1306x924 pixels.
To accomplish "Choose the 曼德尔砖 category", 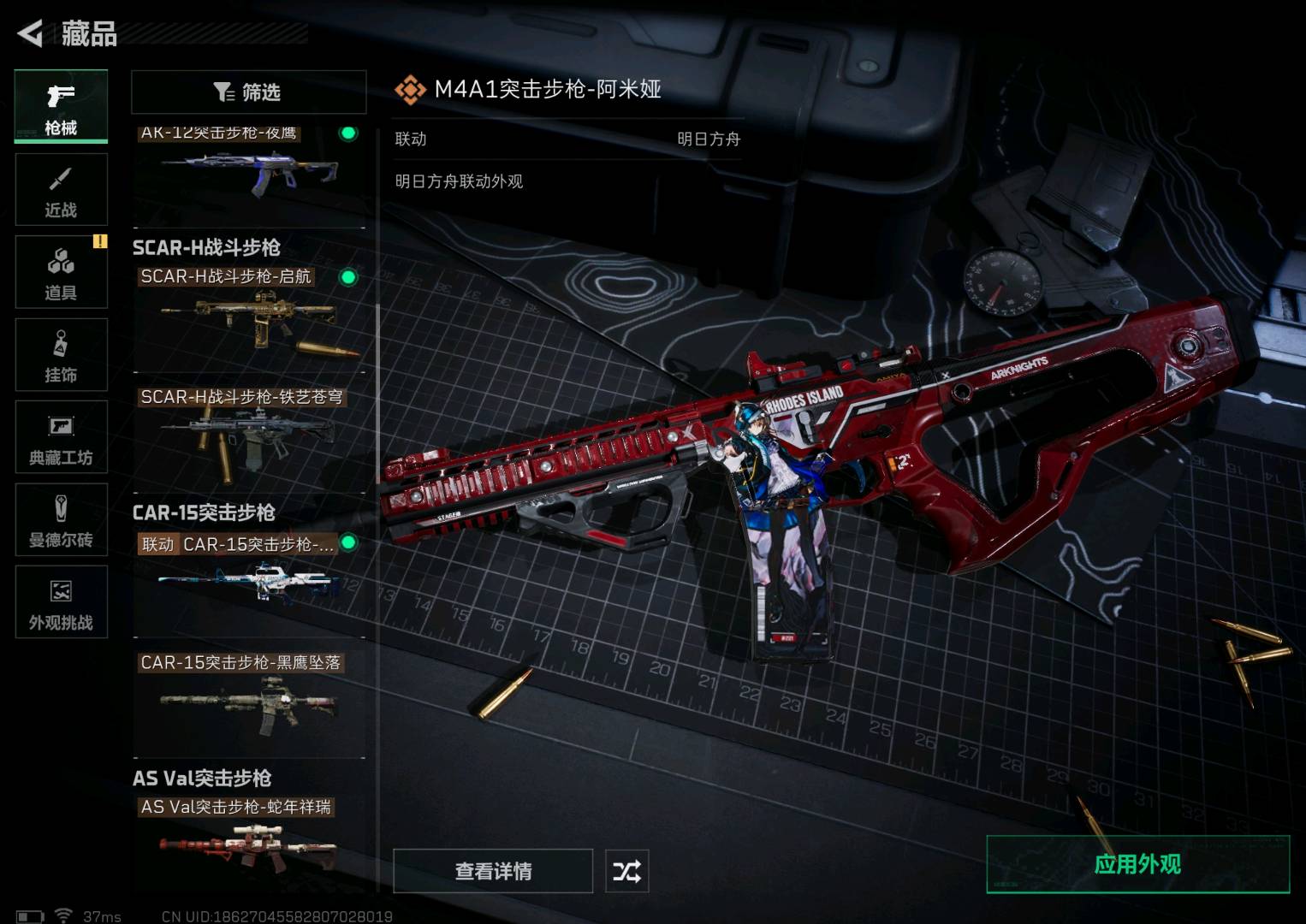I will coord(61,519).
